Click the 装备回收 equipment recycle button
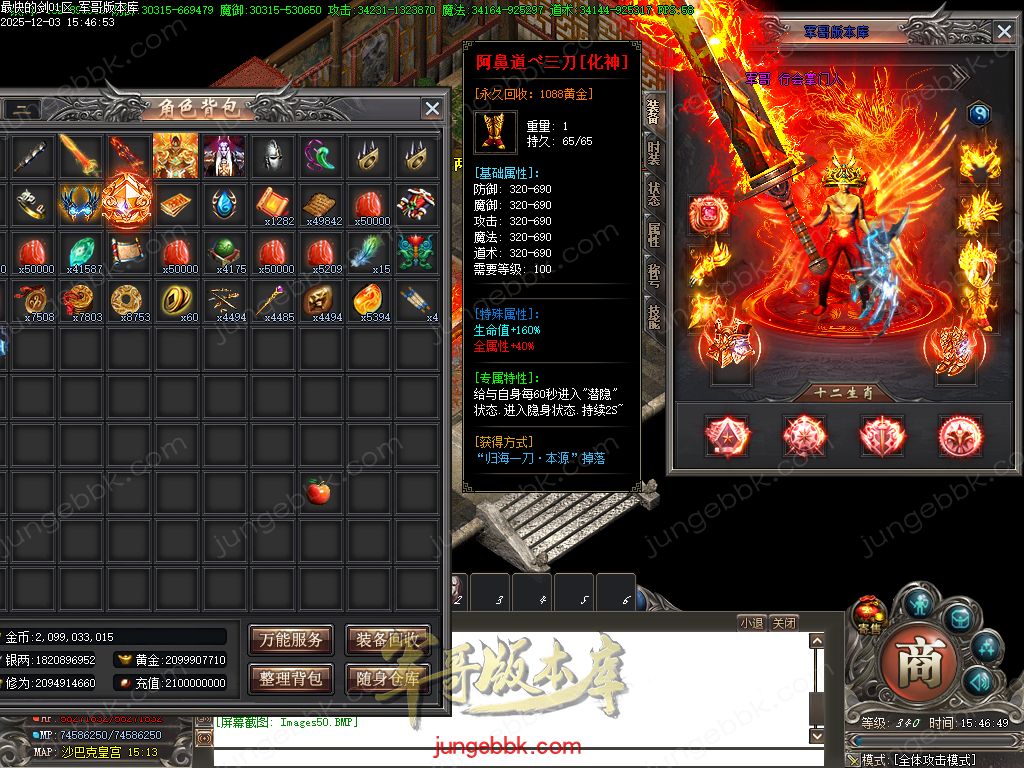This screenshot has height=768, width=1024. pyautogui.click(x=388, y=641)
